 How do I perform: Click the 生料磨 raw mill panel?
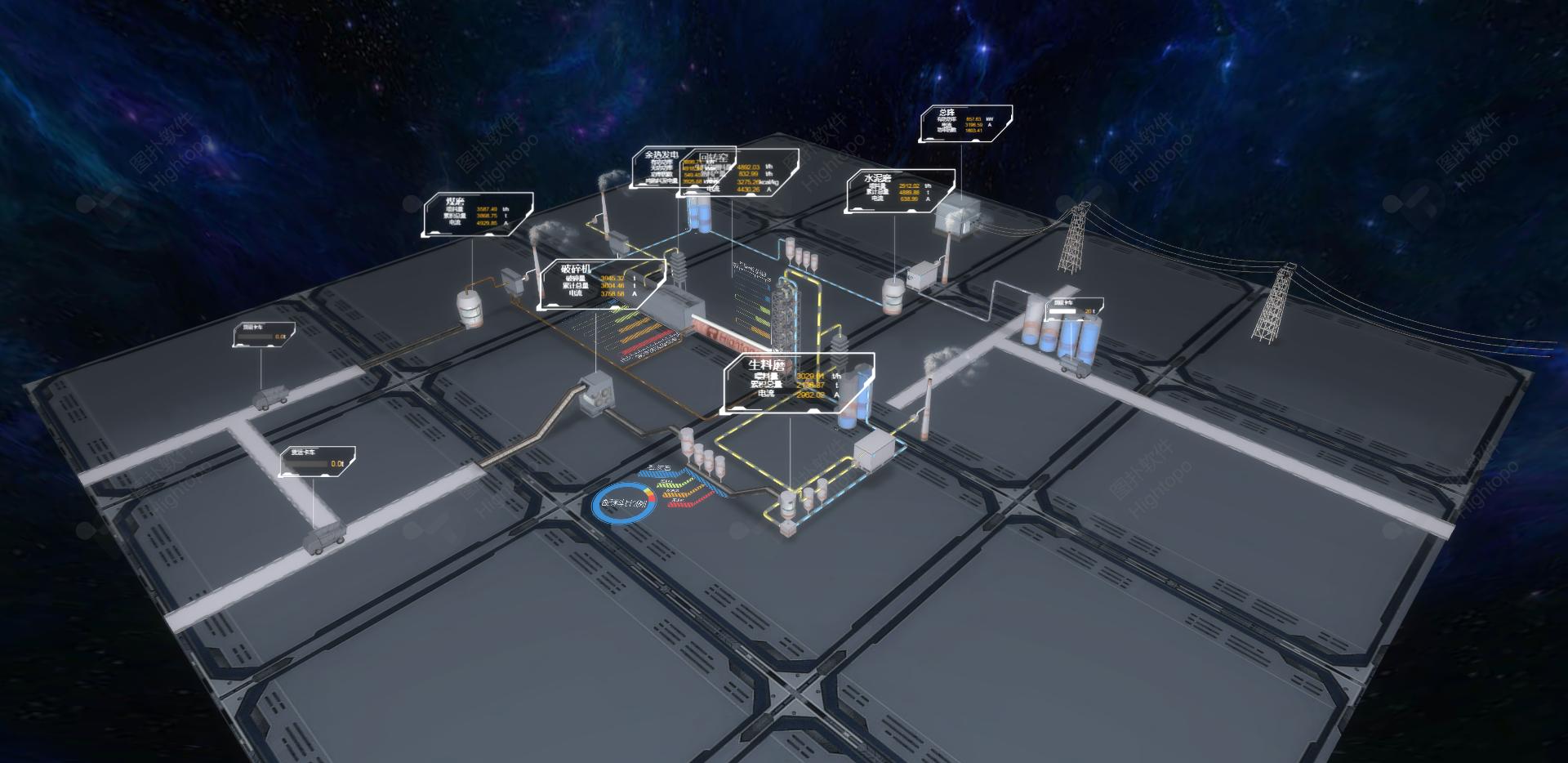pos(796,382)
